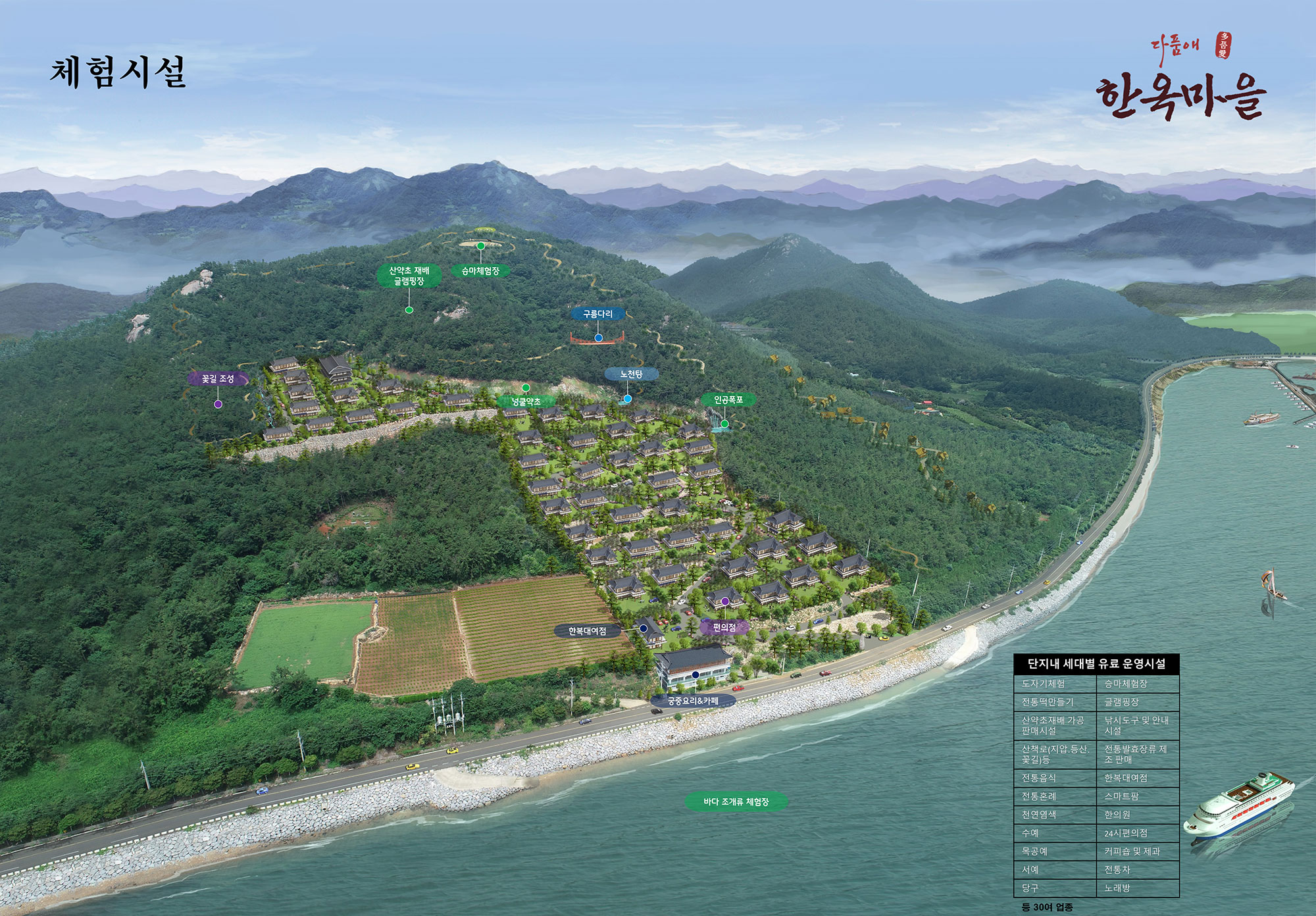Click the 단지내 세대별 유료 운영시설 table header
This screenshot has width=1316, height=916.
coord(1096,664)
